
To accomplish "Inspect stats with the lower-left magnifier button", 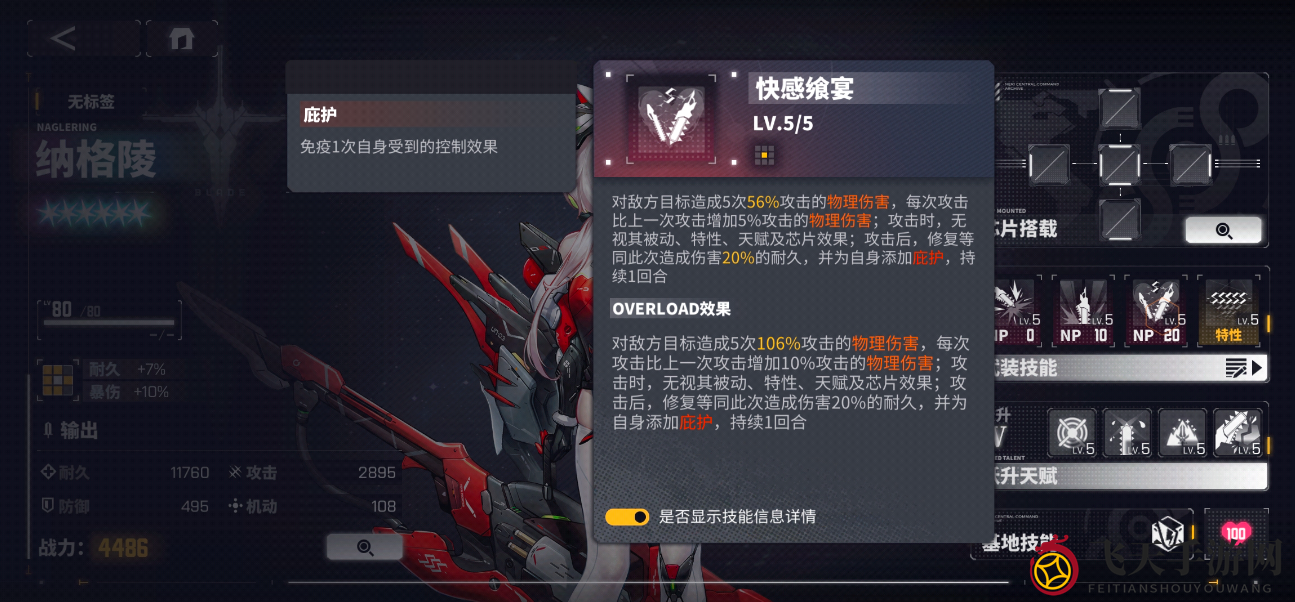I will [364, 546].
